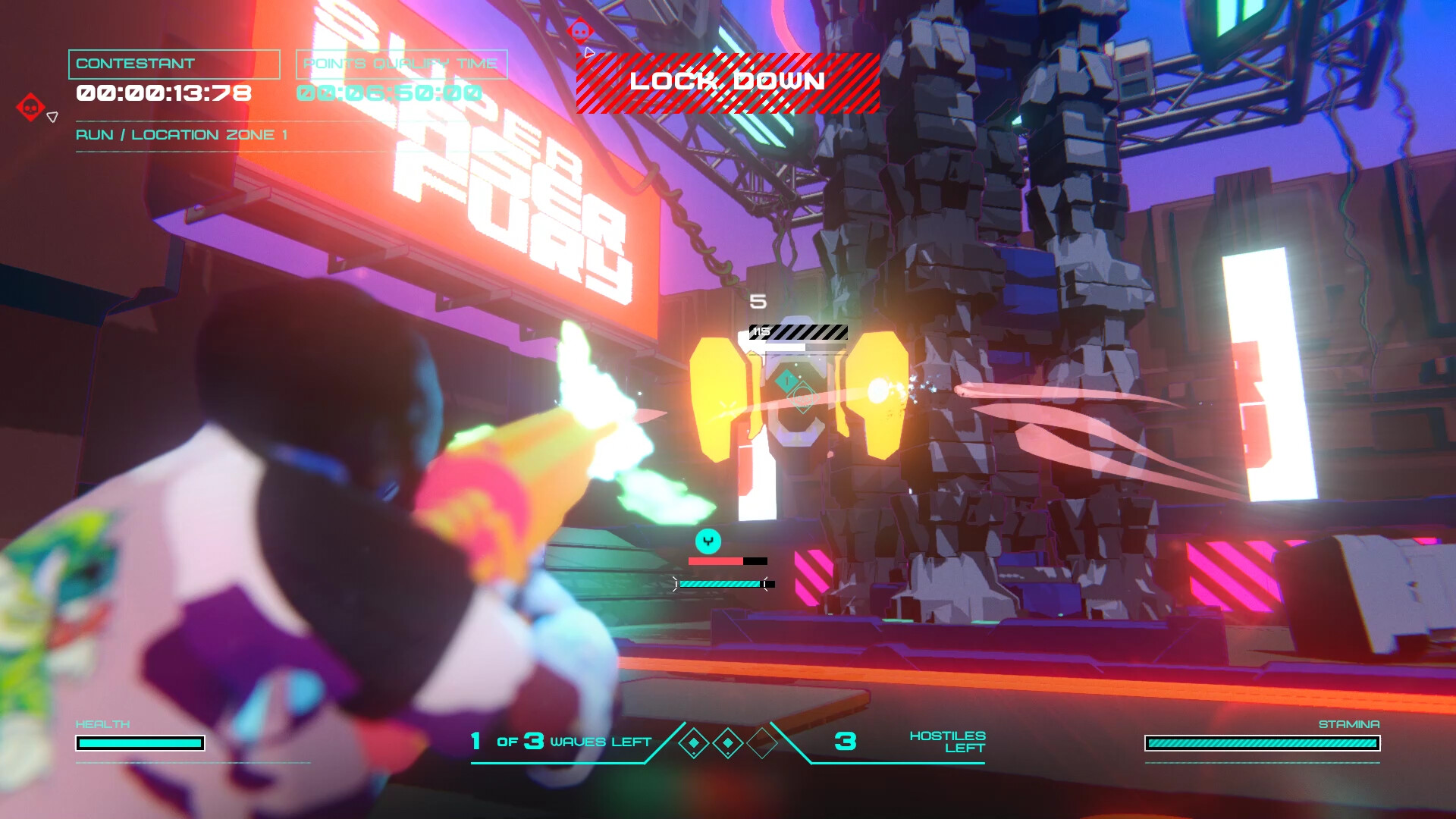Select the robot face marker at top
Image resolution: width=1456 pixels, height=819 pixels.
(x=579, y=32)
